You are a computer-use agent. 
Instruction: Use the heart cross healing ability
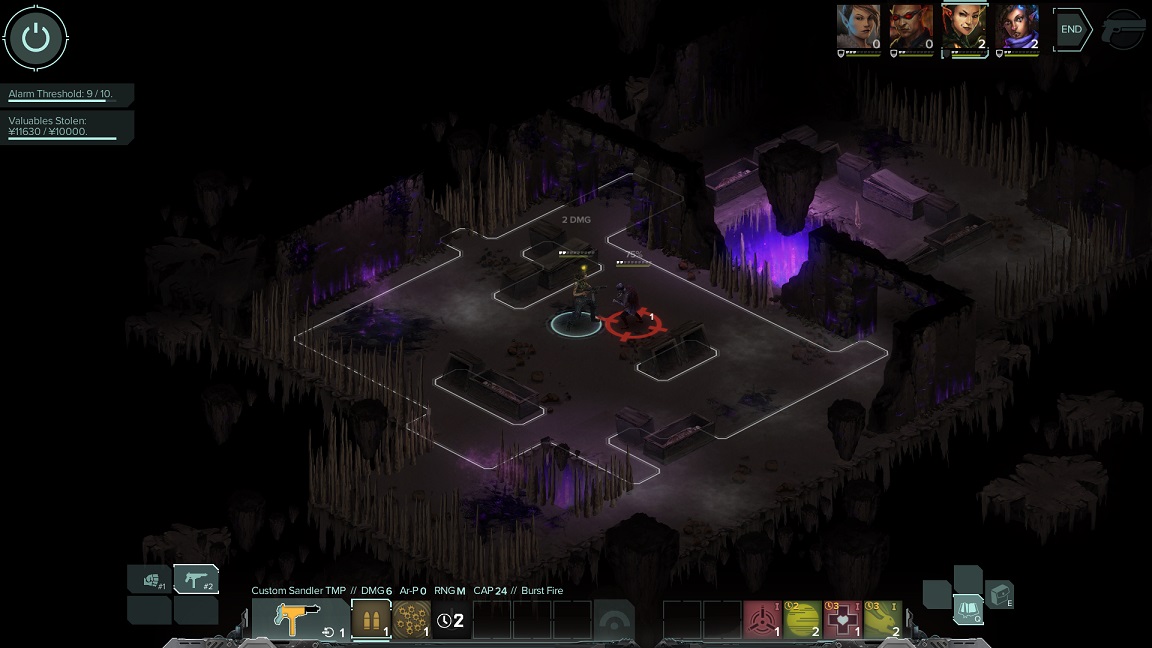[x=843, y=620]
